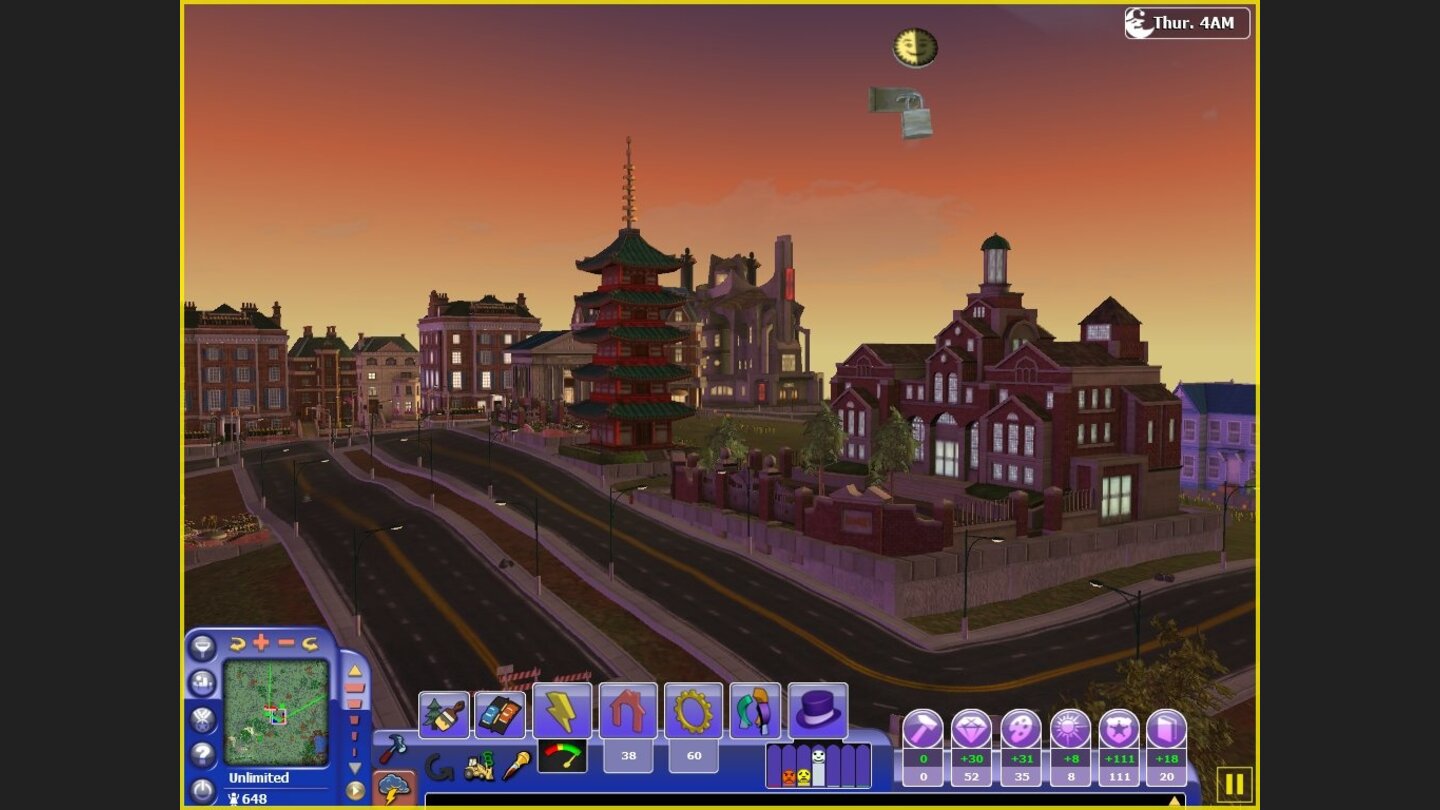Expand the round arrow panel beside minimap
1440x810 pixels.
click(354, 791)
